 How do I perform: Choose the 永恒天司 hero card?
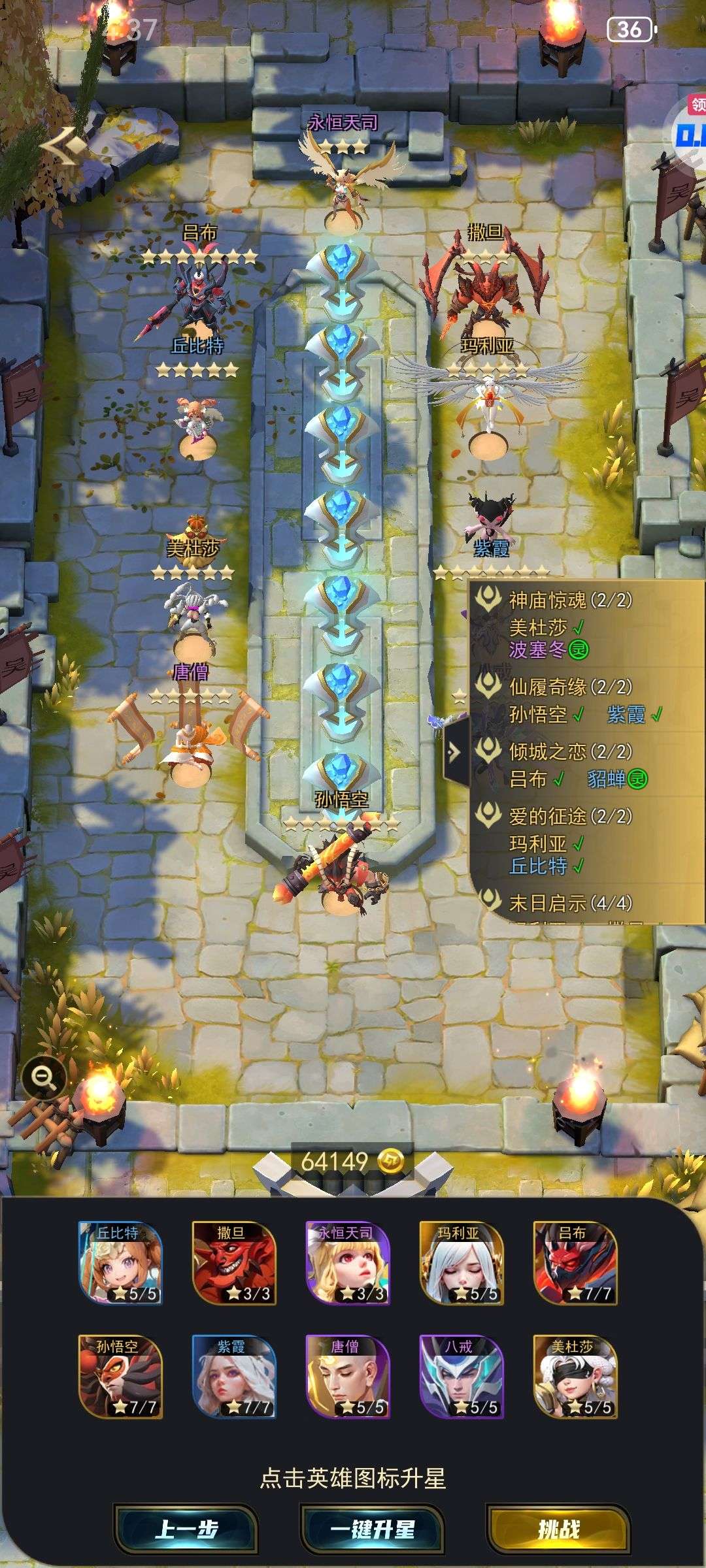(348, 1262)
